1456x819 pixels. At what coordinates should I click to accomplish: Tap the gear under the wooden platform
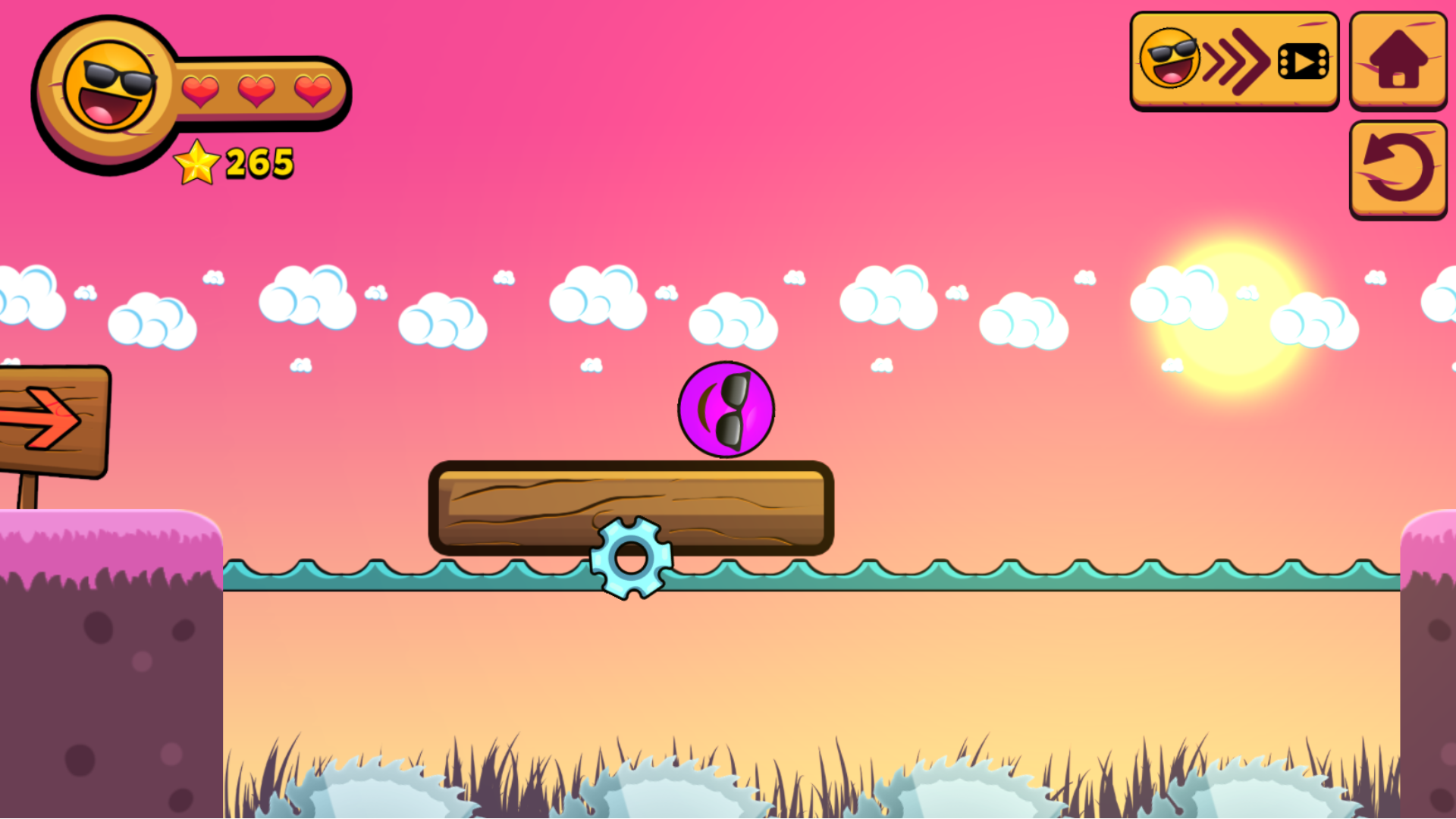coord(630,556)
